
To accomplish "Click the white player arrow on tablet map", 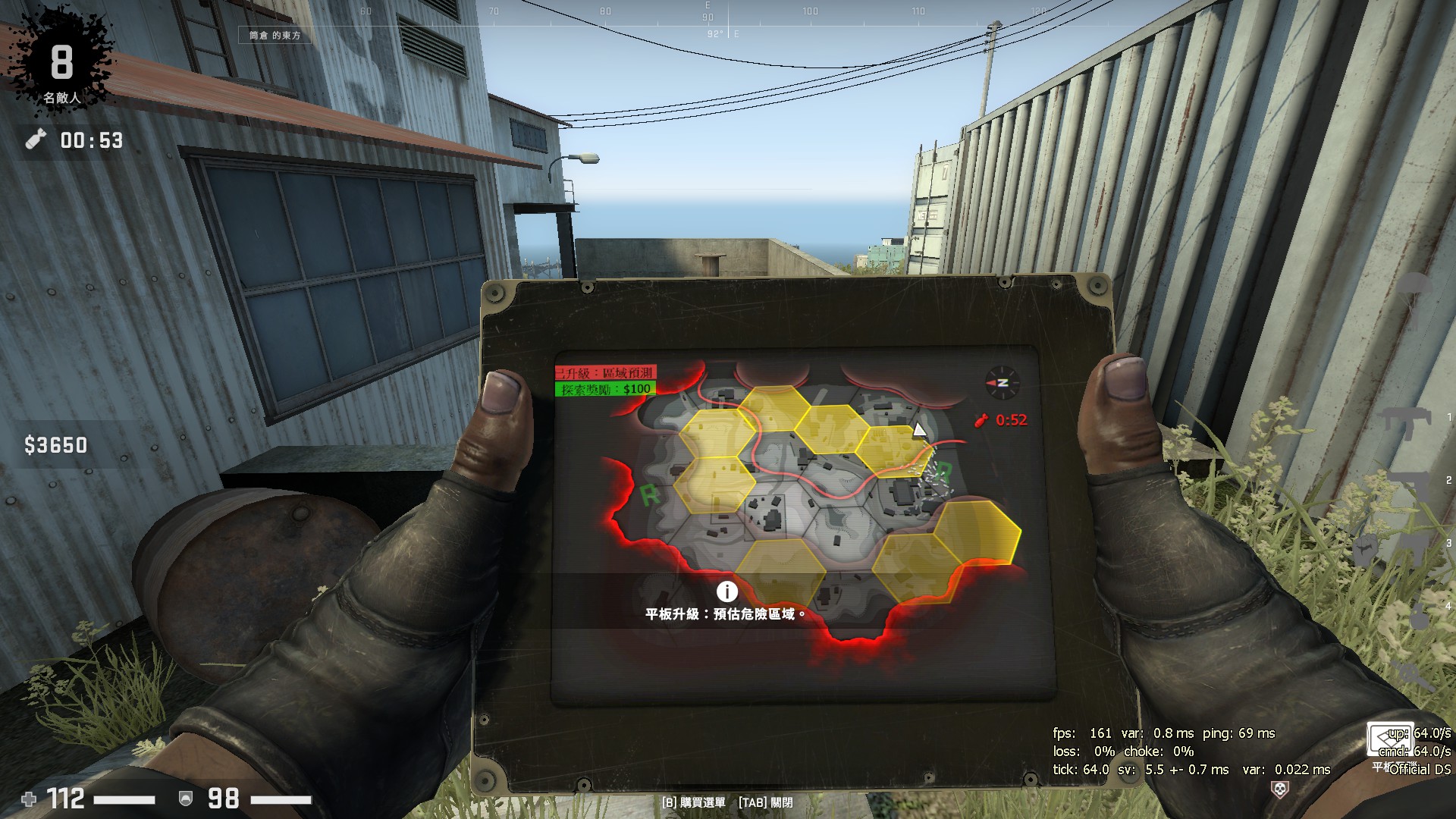I will tap(919, 430).
